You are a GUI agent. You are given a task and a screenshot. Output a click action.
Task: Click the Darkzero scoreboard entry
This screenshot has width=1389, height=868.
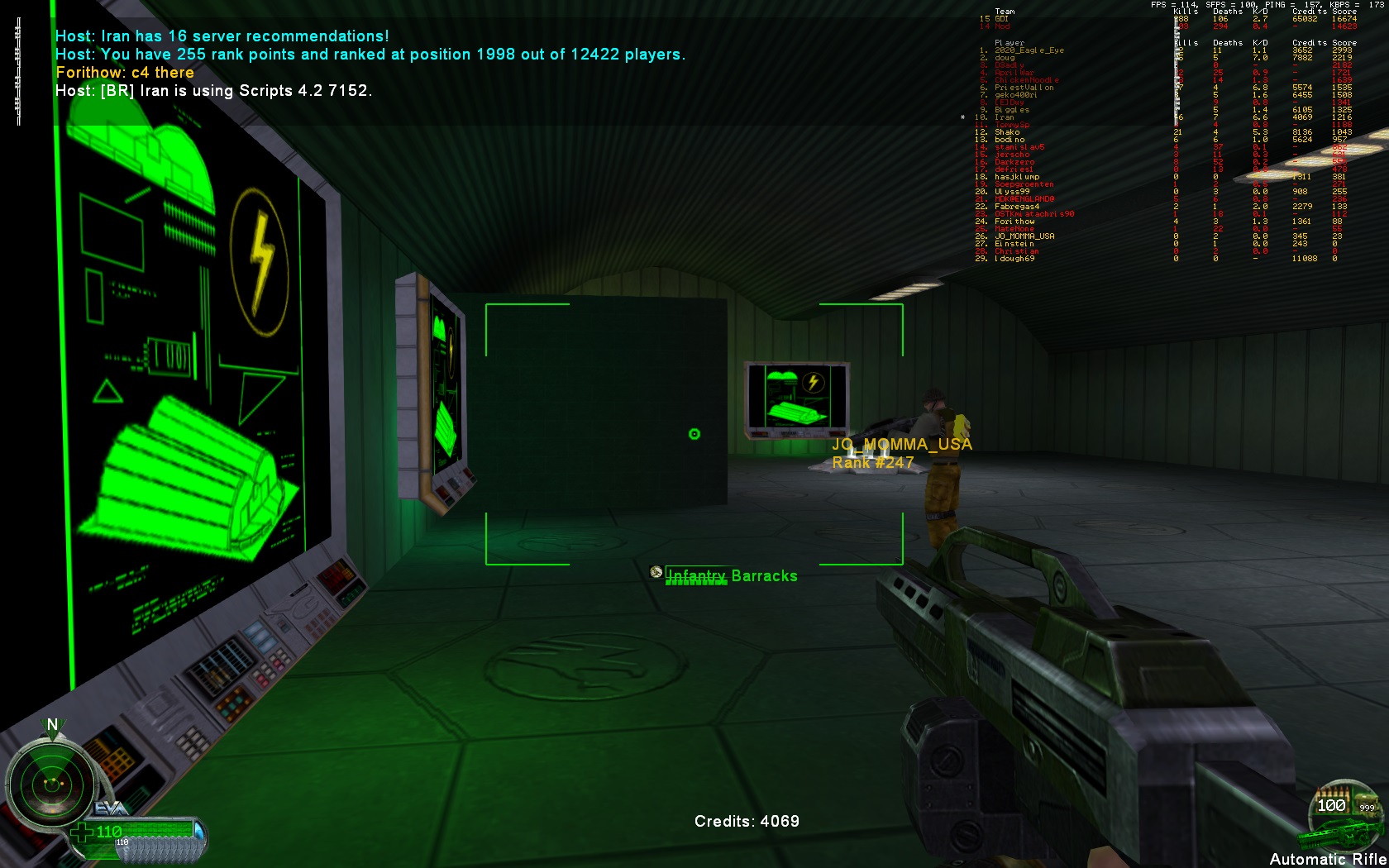[x=1014, y=162]
